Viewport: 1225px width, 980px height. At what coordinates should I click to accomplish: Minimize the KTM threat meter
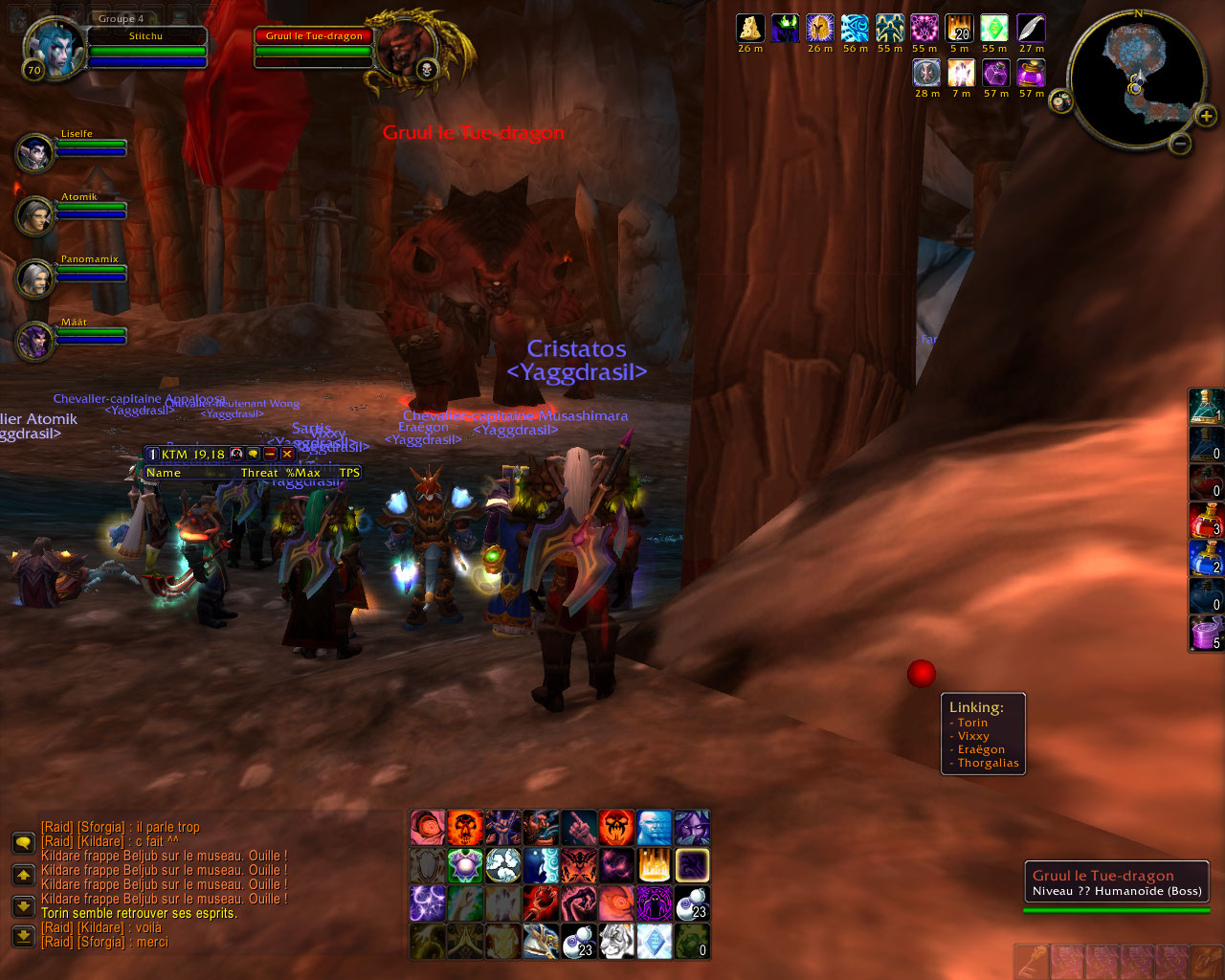point(270,455)
